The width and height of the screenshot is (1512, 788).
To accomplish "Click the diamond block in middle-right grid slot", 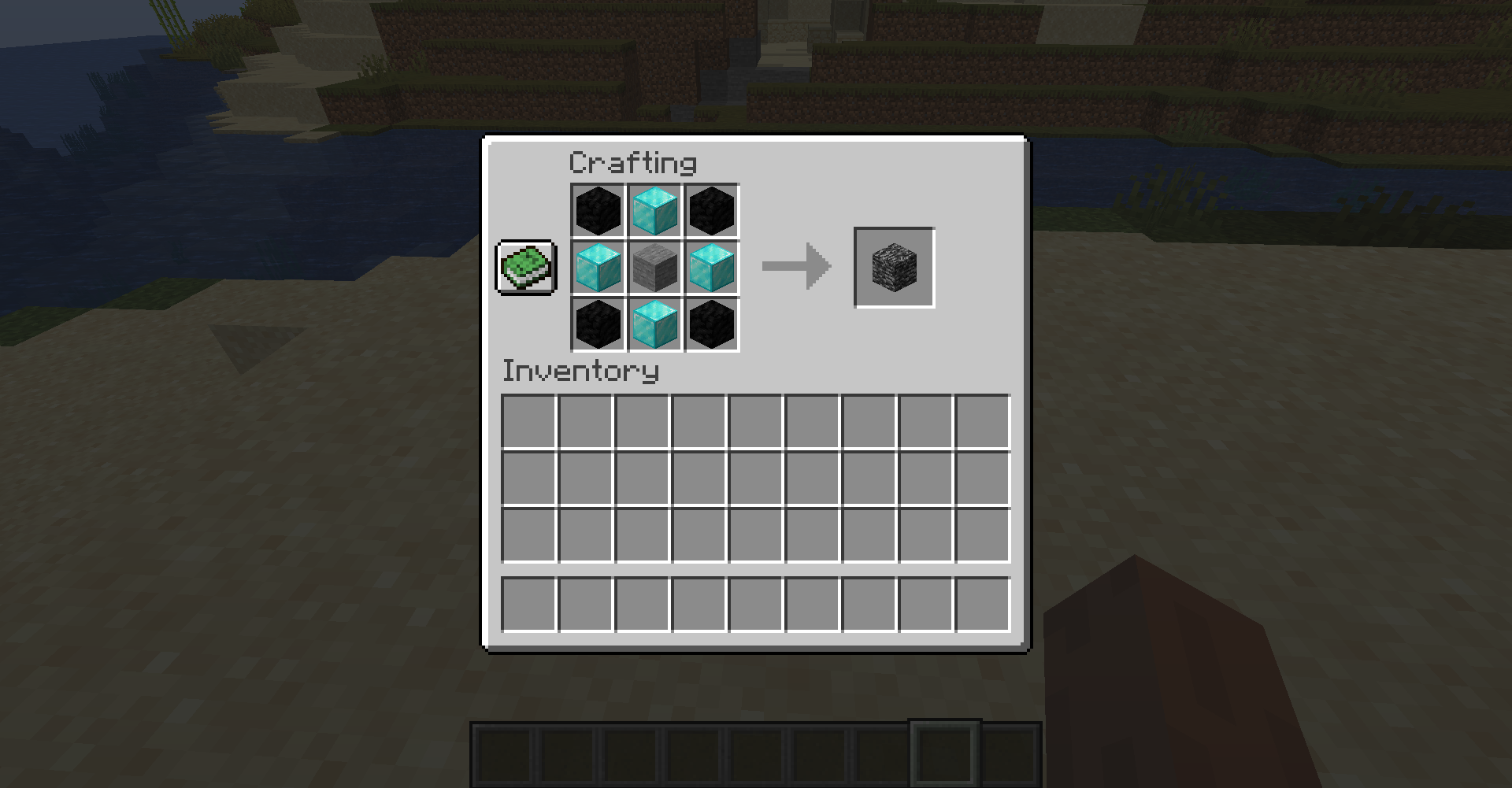I will point(711,268).
